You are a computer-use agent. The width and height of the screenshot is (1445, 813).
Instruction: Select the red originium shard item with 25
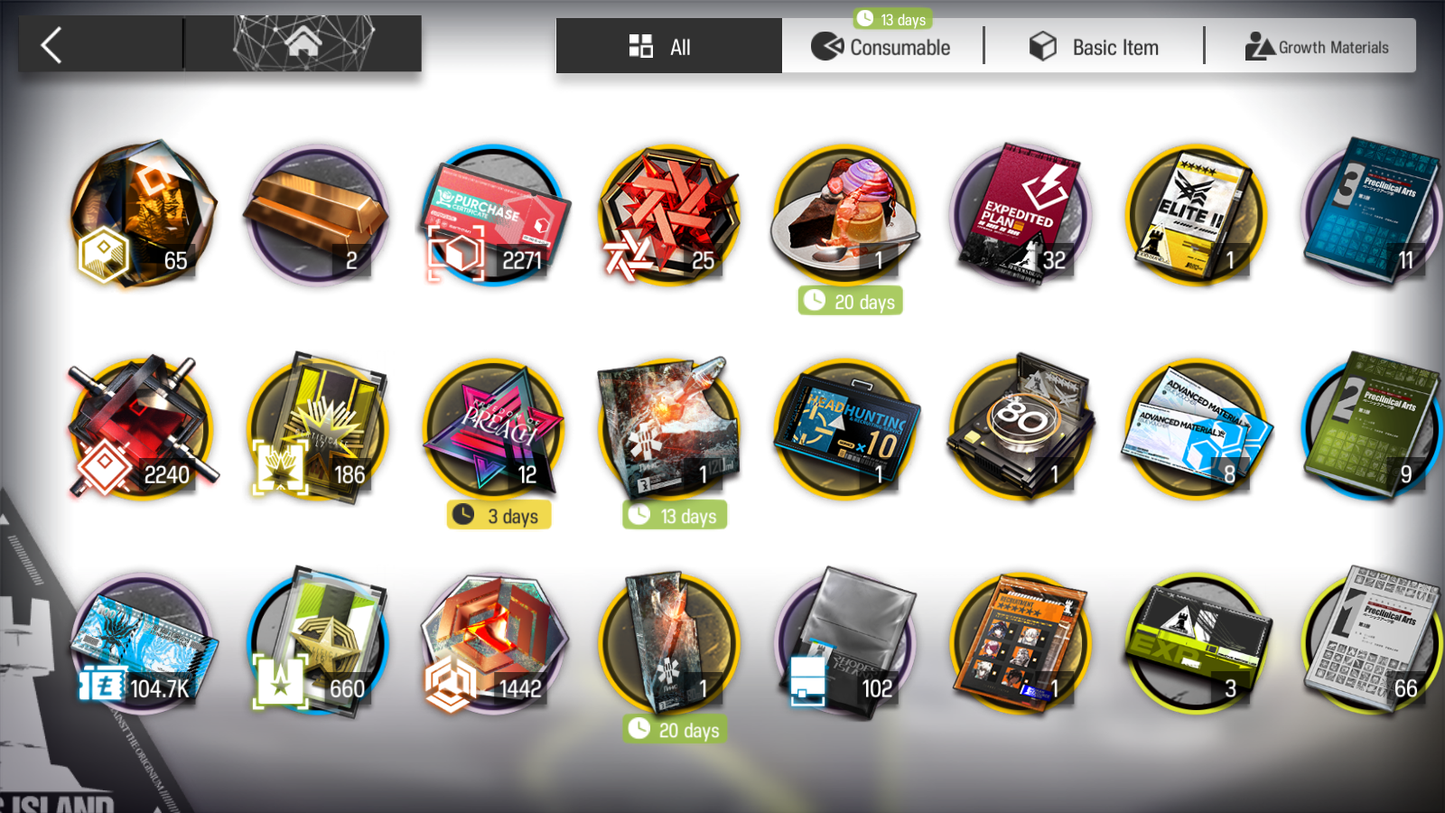coord(669,216)
